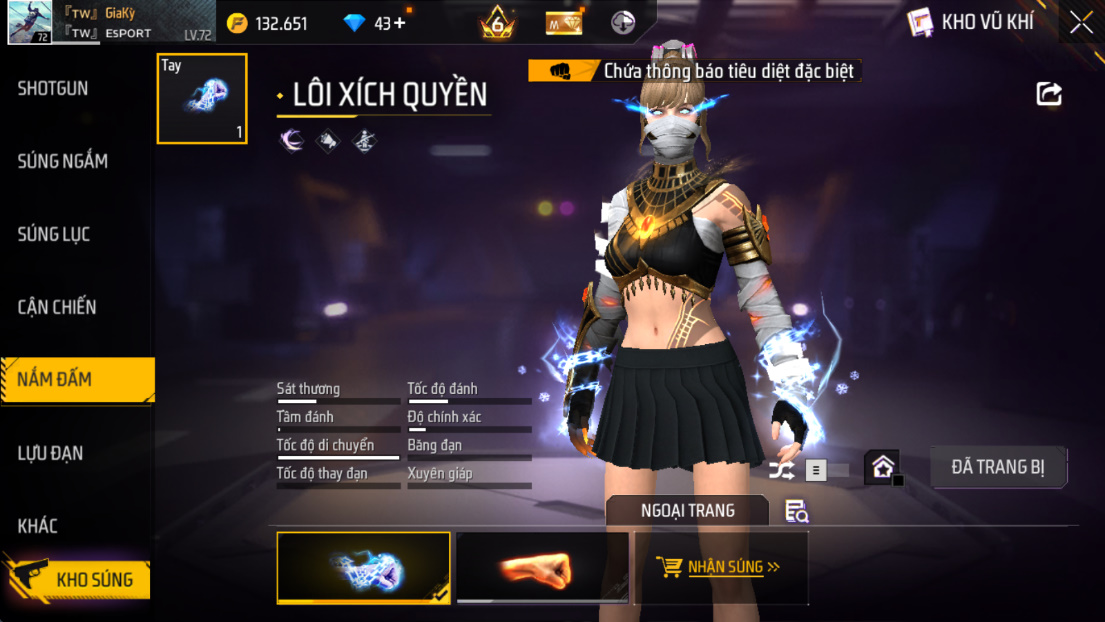Image resolution: width=1105 pixels, height=622 pixels.
Task: Open the NGOẠI TRANG skin tab
Action: (x=687, y=511)
